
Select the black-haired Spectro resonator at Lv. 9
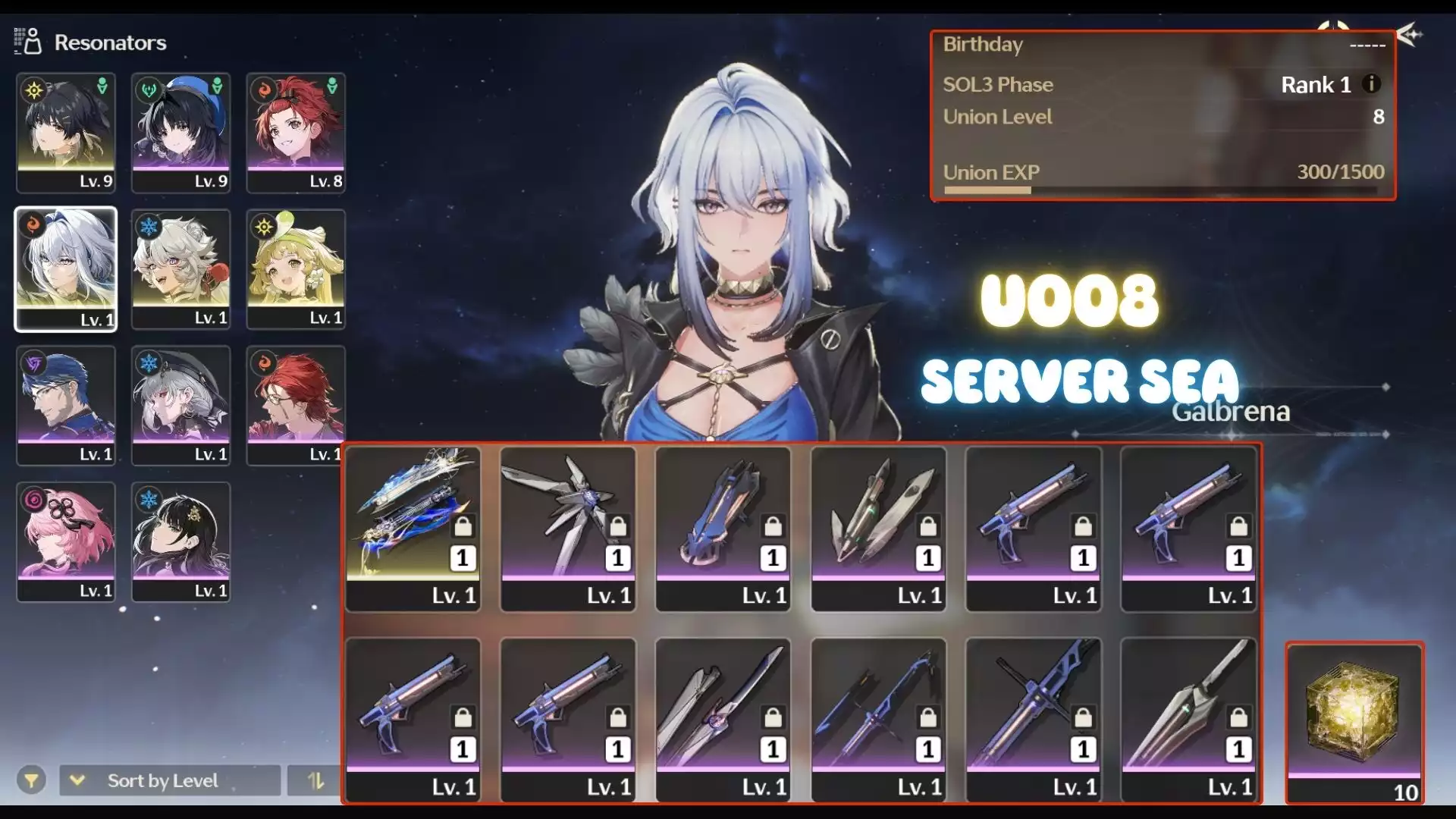click(66, 133)
